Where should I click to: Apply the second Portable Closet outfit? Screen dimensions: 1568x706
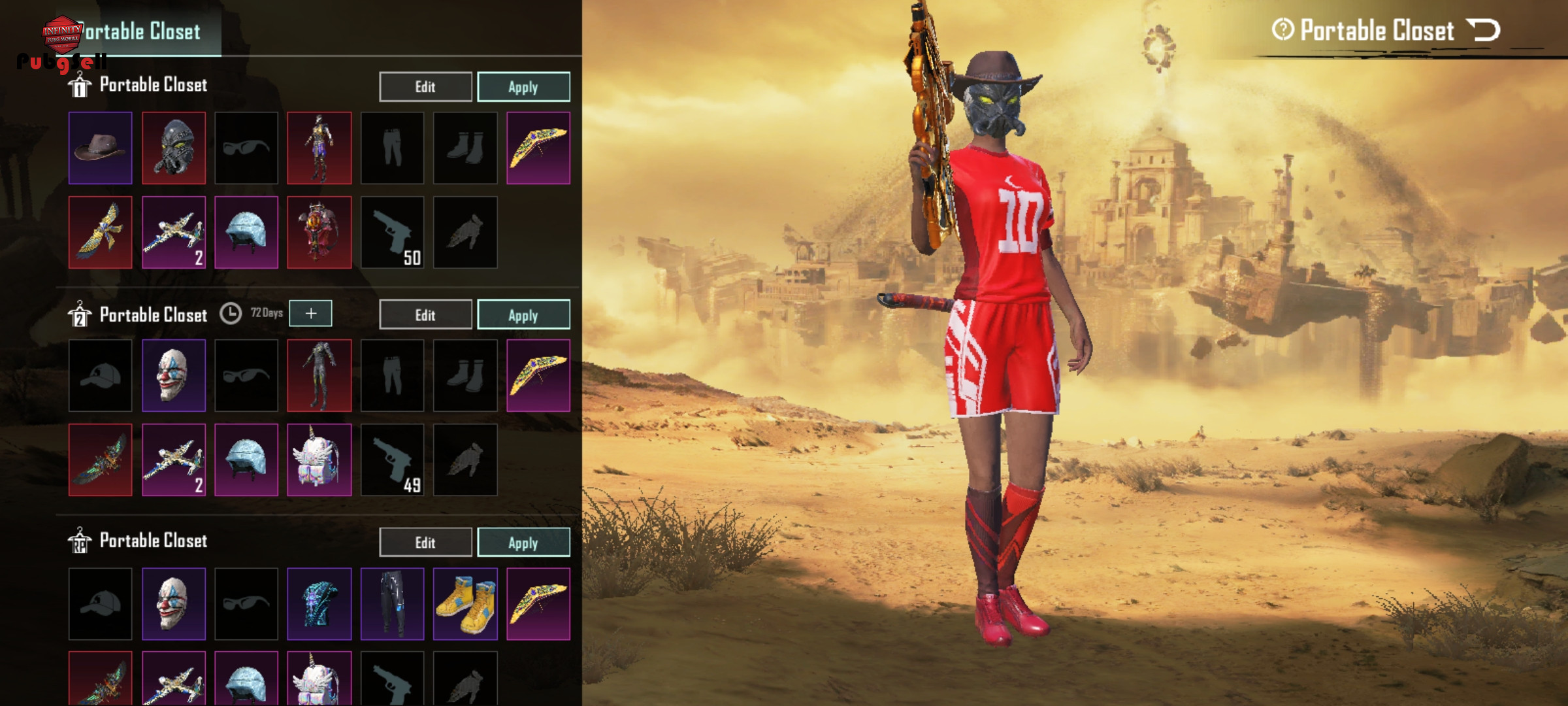tap(523, 315)
